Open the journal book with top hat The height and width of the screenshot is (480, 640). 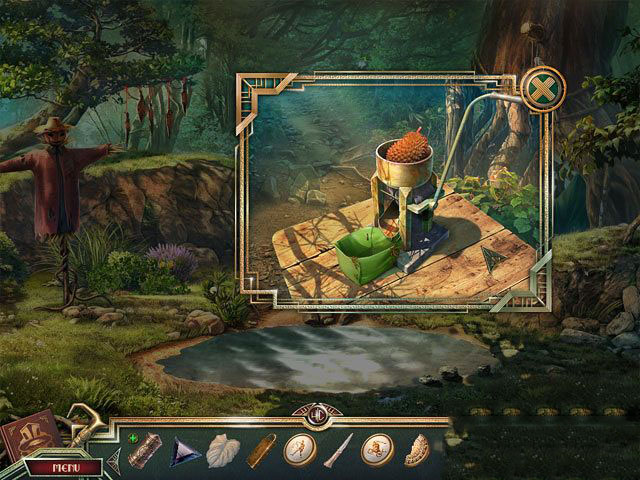tap(28, 432)
